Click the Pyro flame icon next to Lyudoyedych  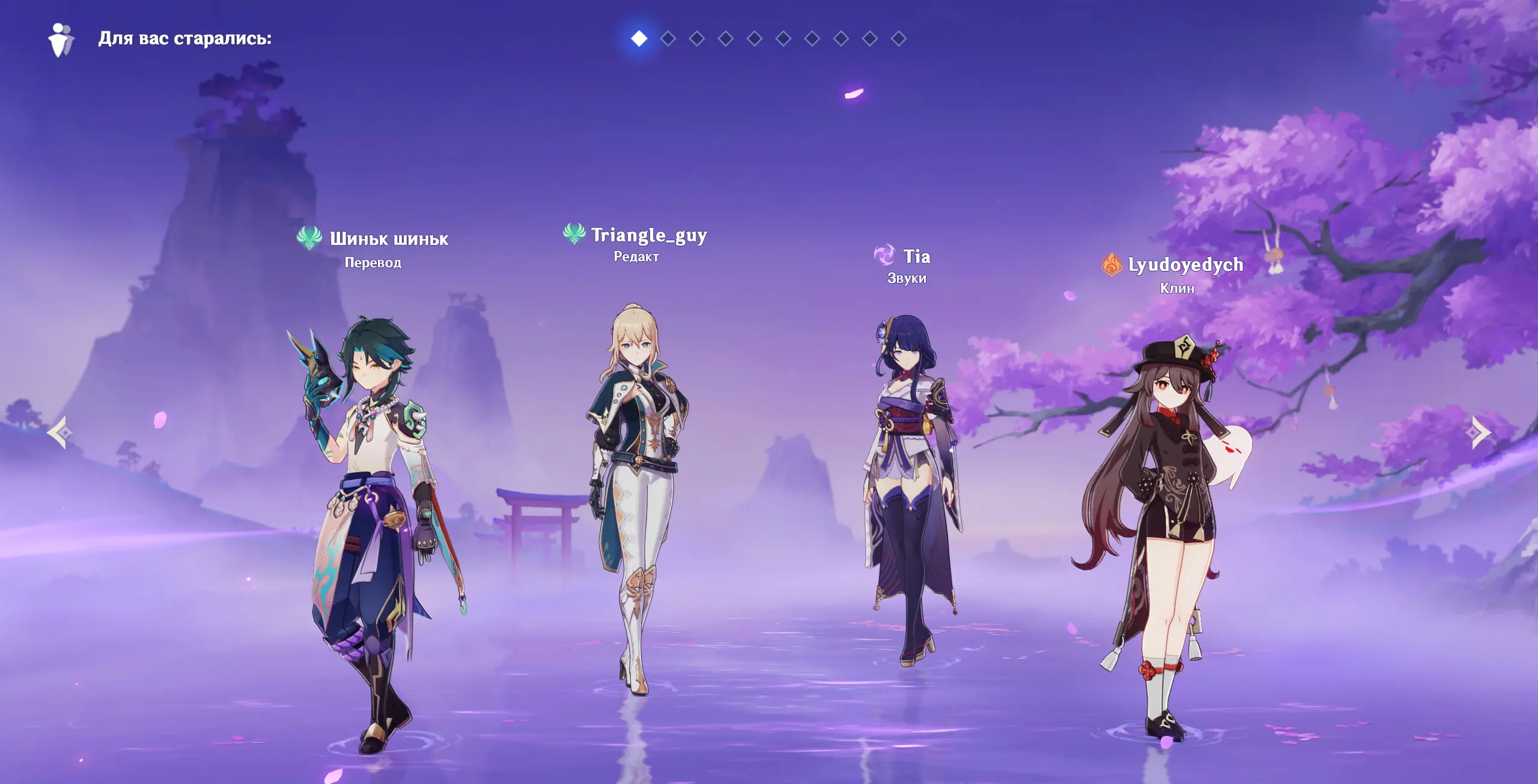click(x=1111, y=264)
